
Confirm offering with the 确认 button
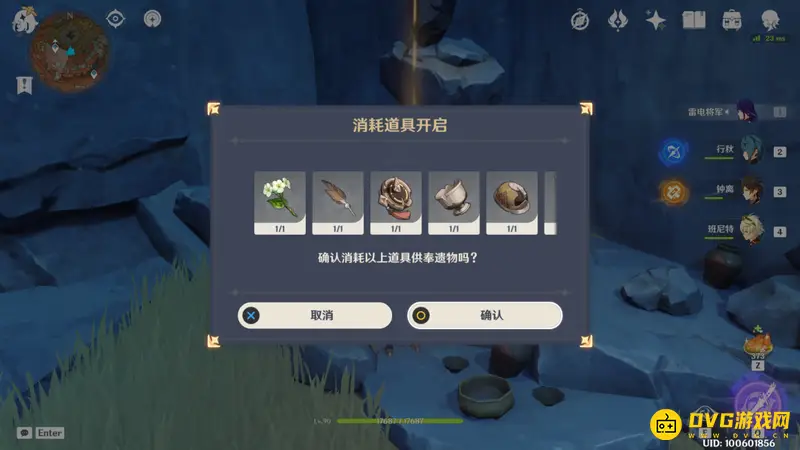[485, 315]
